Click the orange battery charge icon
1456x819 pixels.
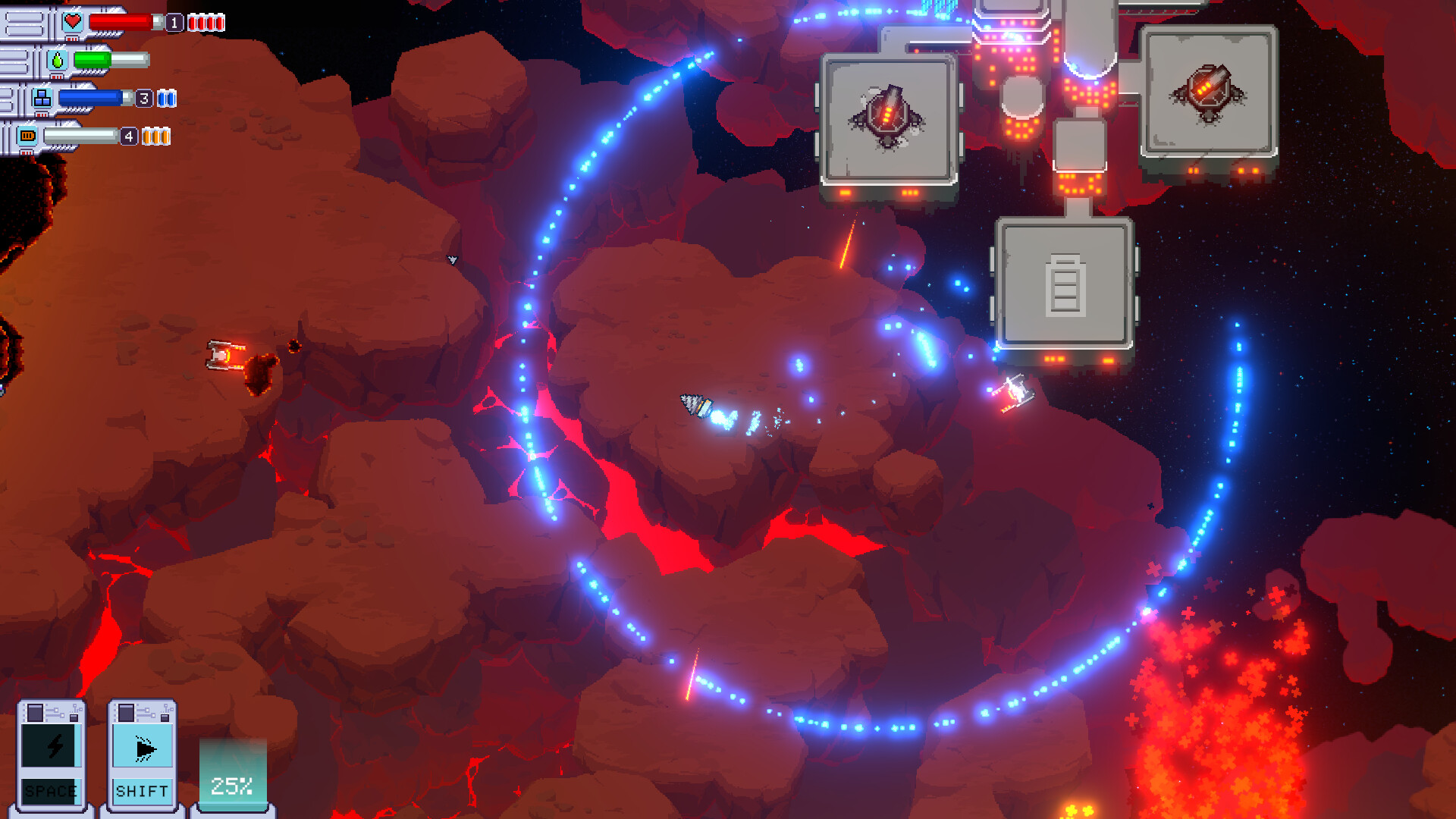(x=27, y=135)
